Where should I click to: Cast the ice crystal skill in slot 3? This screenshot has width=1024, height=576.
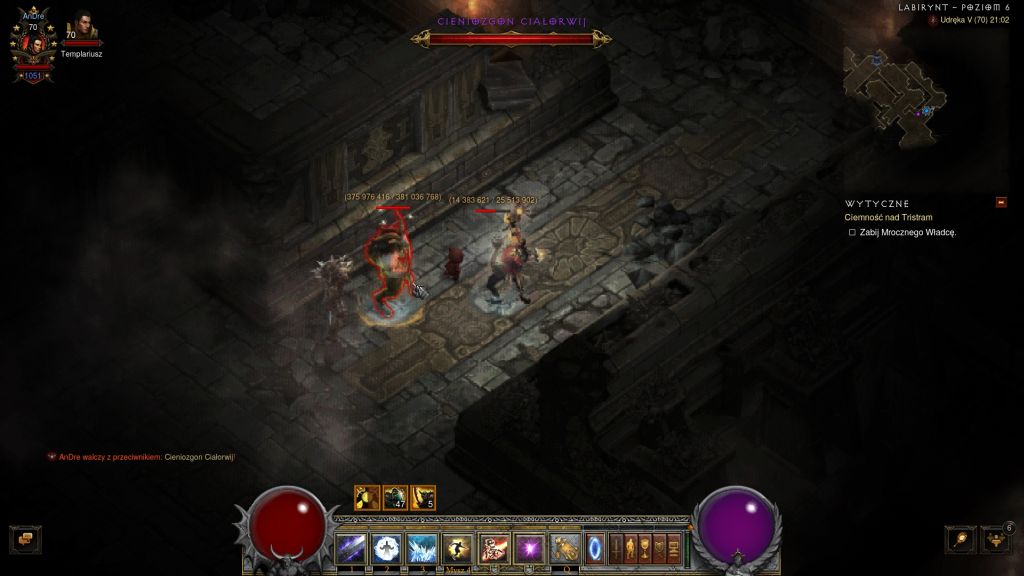(x=421, y=547)
